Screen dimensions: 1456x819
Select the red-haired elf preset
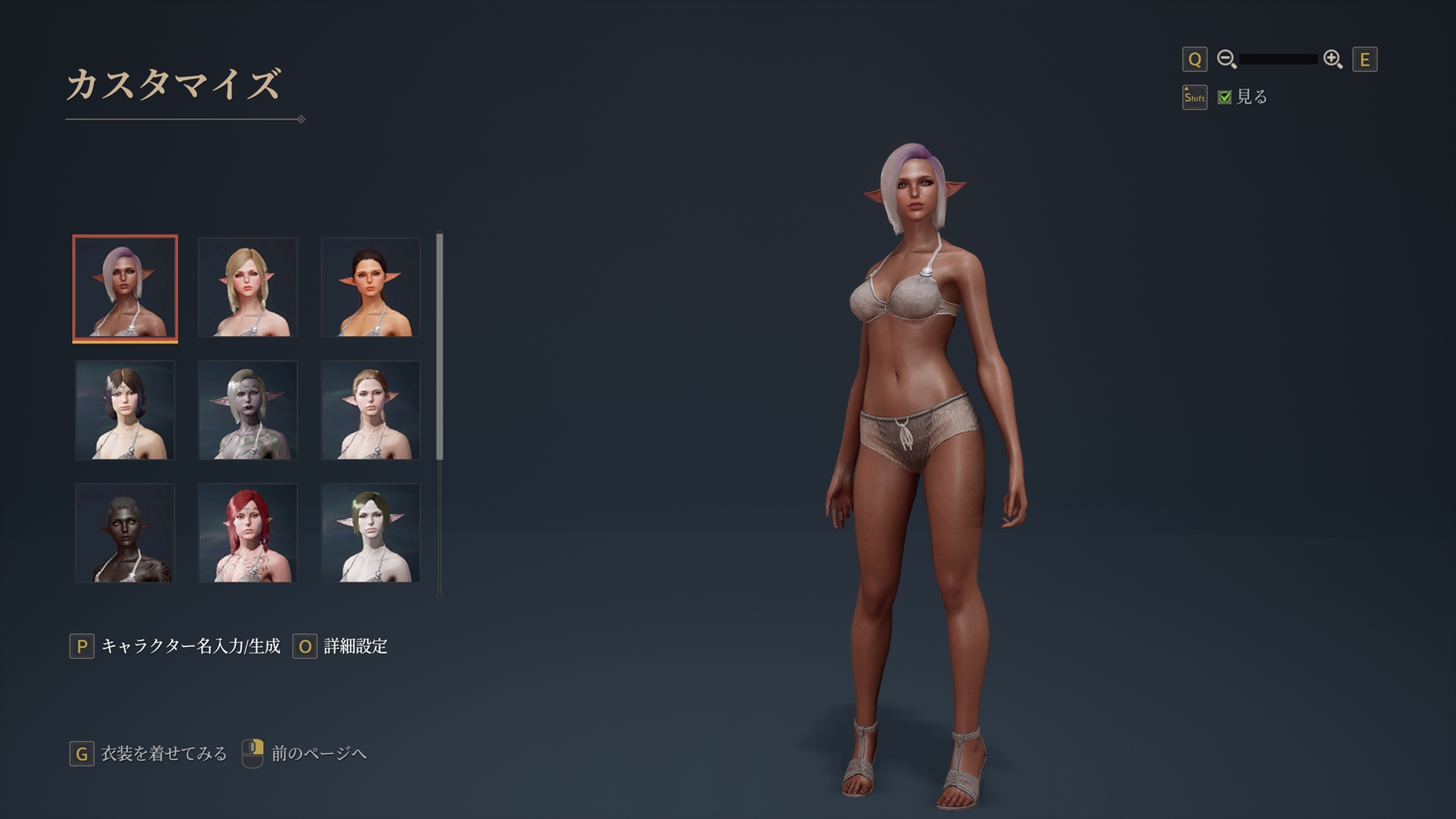247,533
